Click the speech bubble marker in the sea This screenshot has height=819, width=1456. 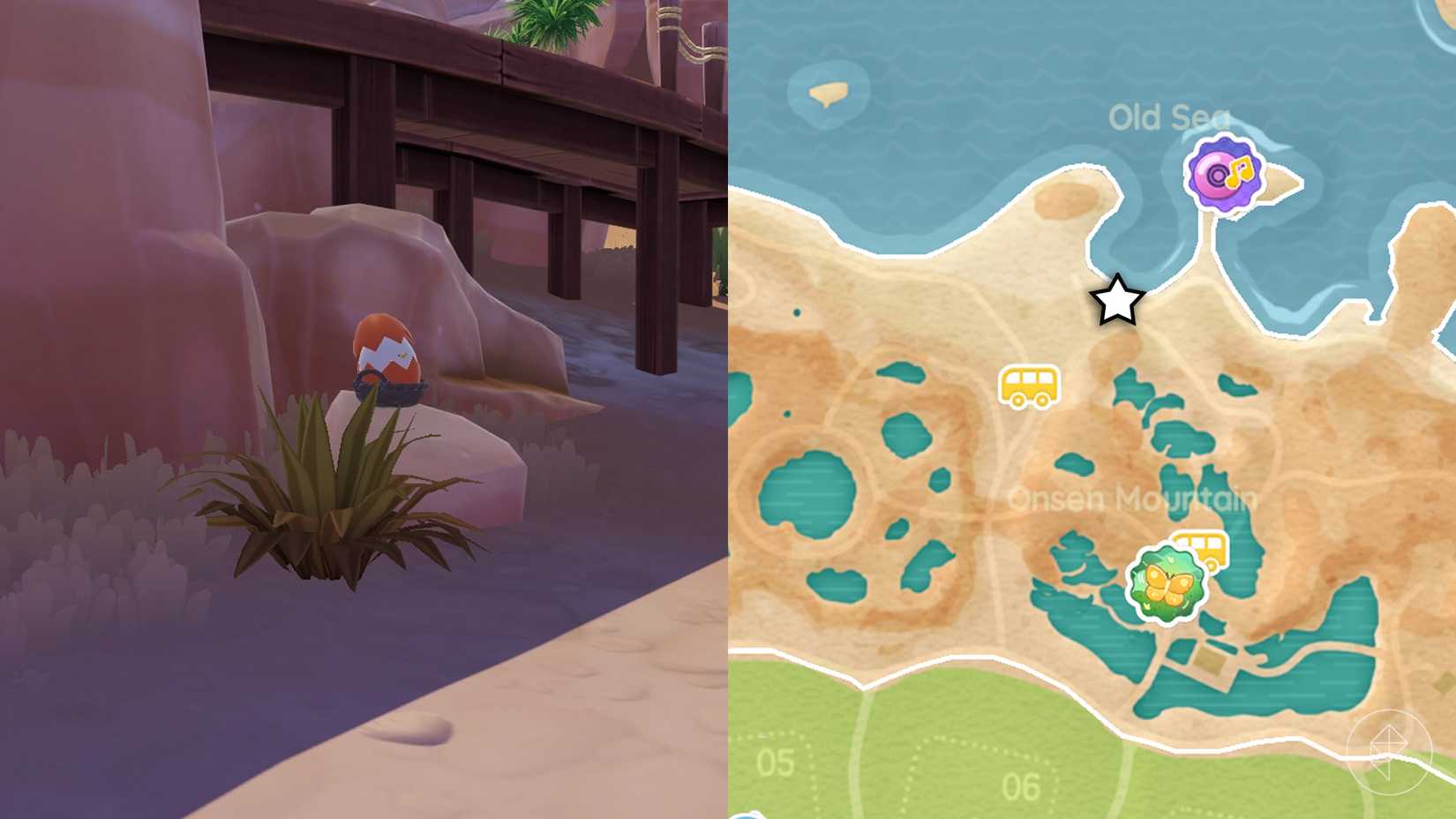click(x=827, y=91)
